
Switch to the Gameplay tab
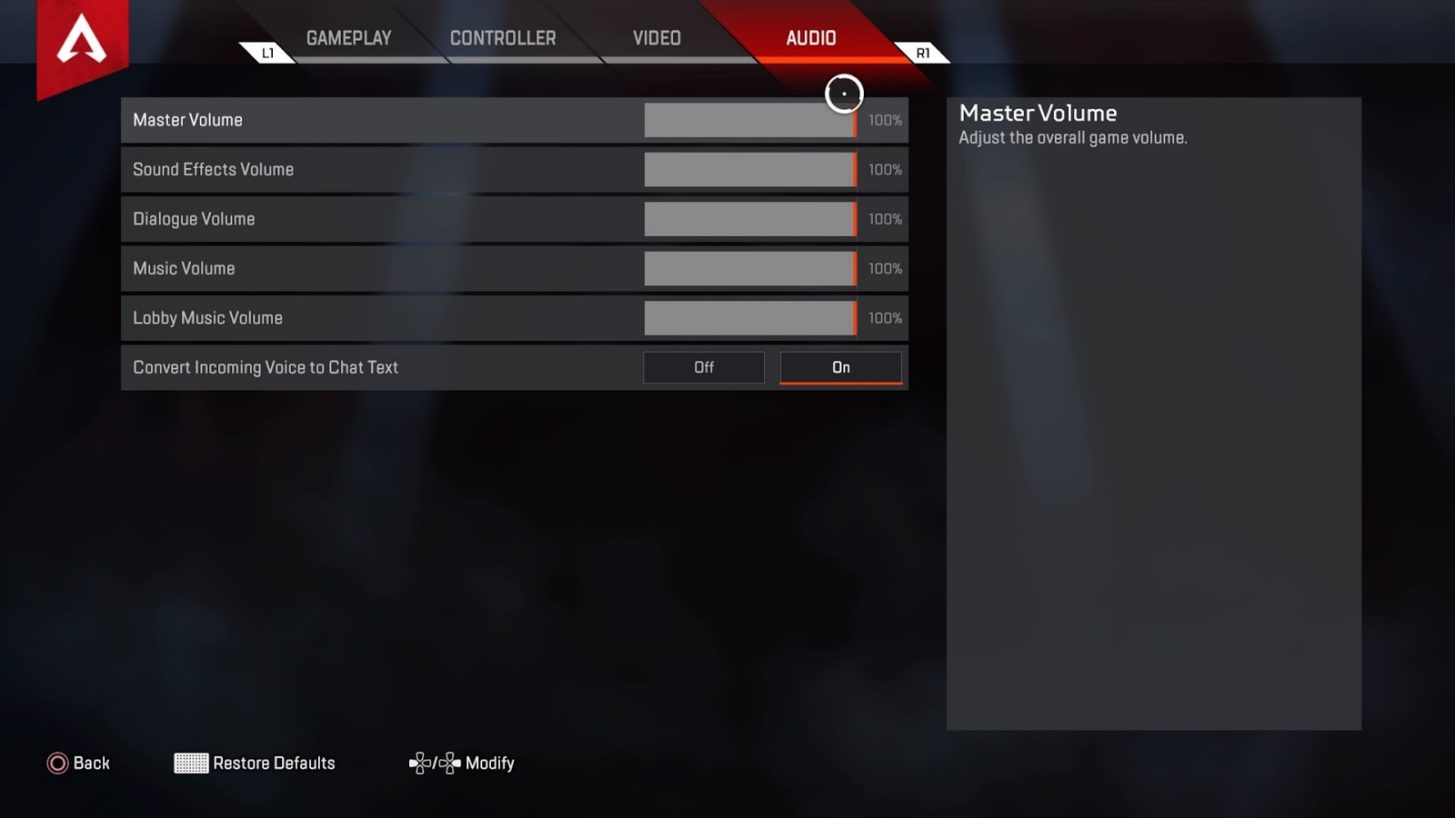[348, 37]
